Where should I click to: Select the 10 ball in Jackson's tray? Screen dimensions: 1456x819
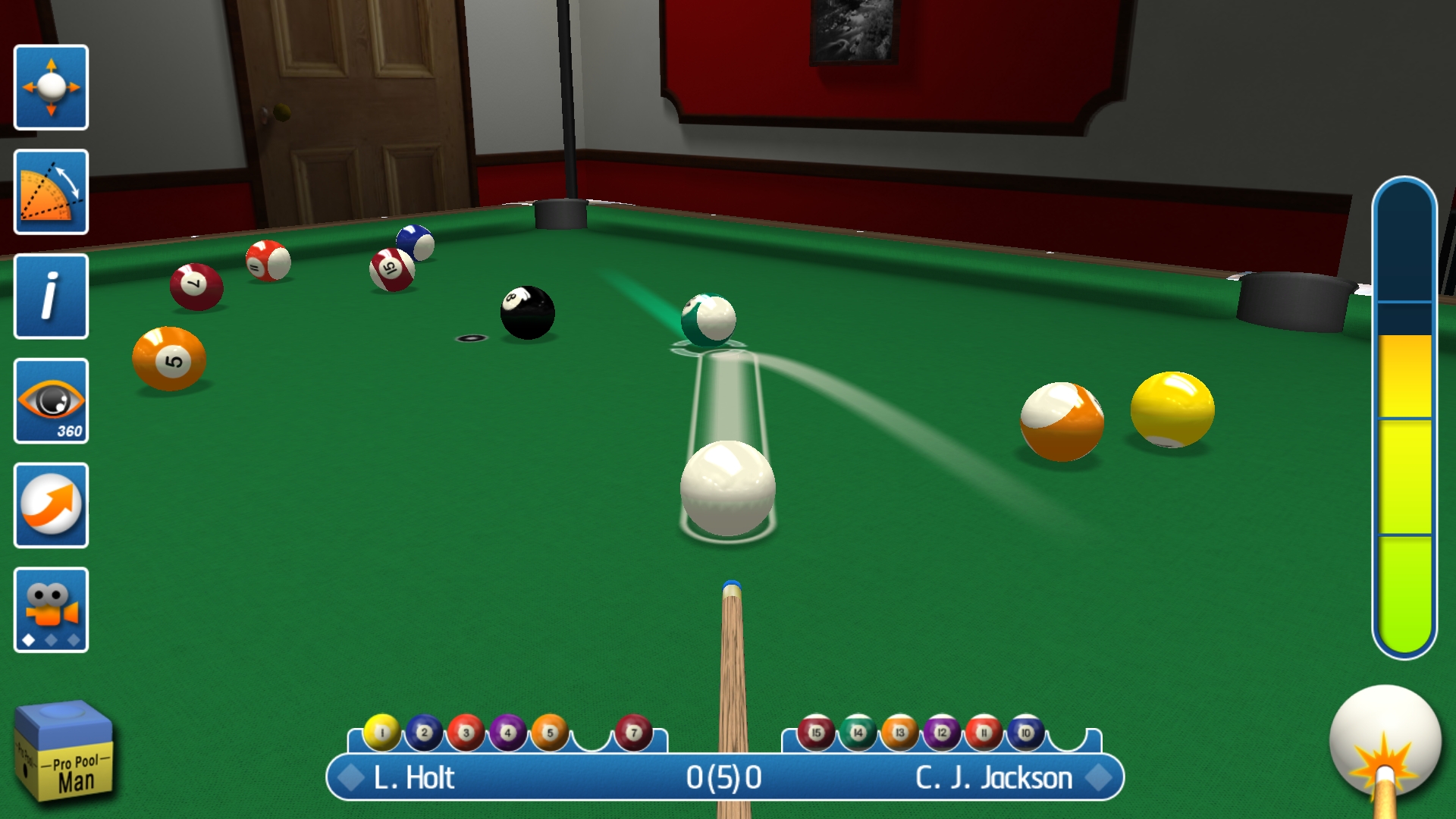pyautogui.click(x=1025, y=733)
